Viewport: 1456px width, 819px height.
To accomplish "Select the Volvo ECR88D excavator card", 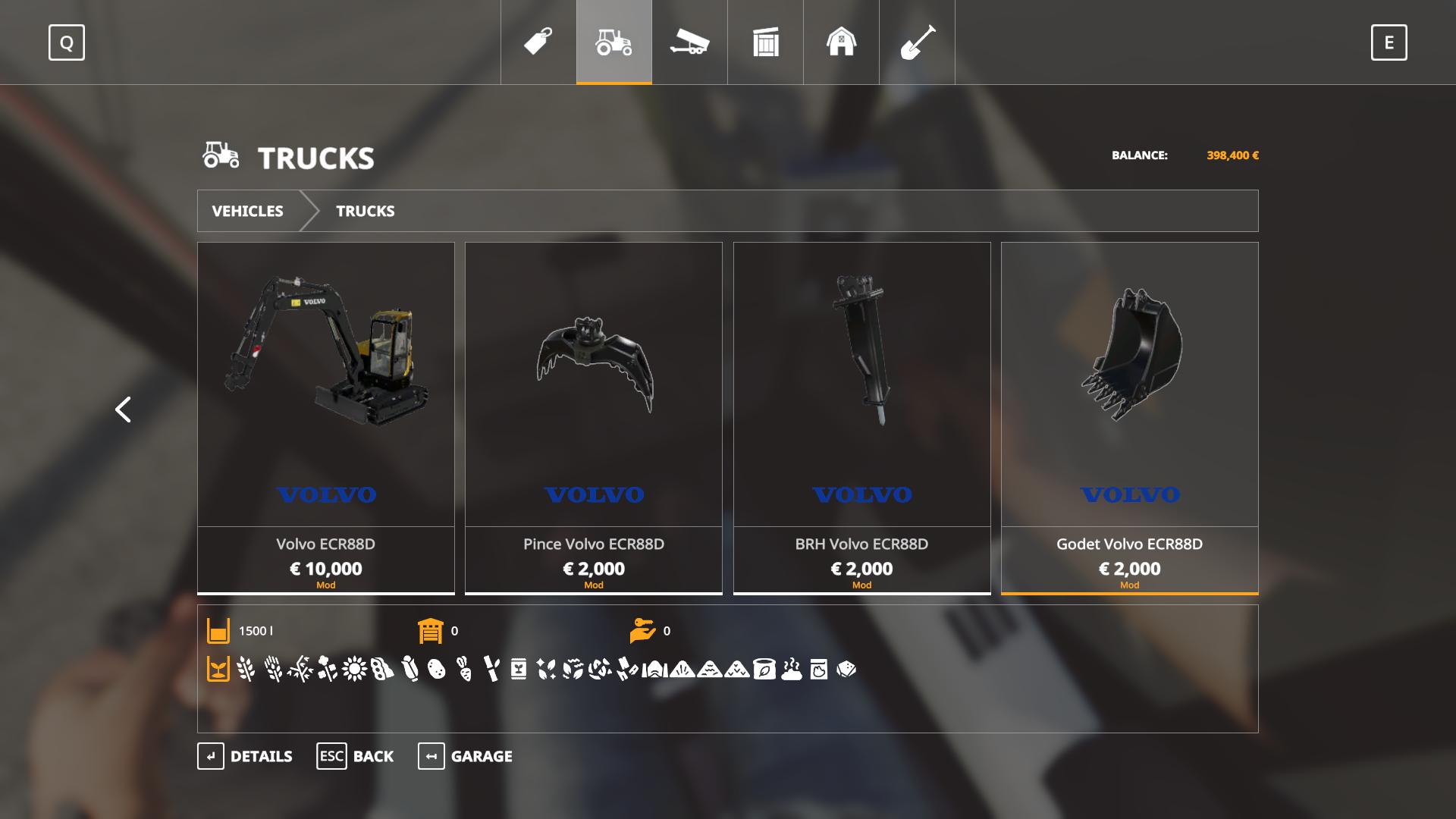I will click(x=326, y=417).
